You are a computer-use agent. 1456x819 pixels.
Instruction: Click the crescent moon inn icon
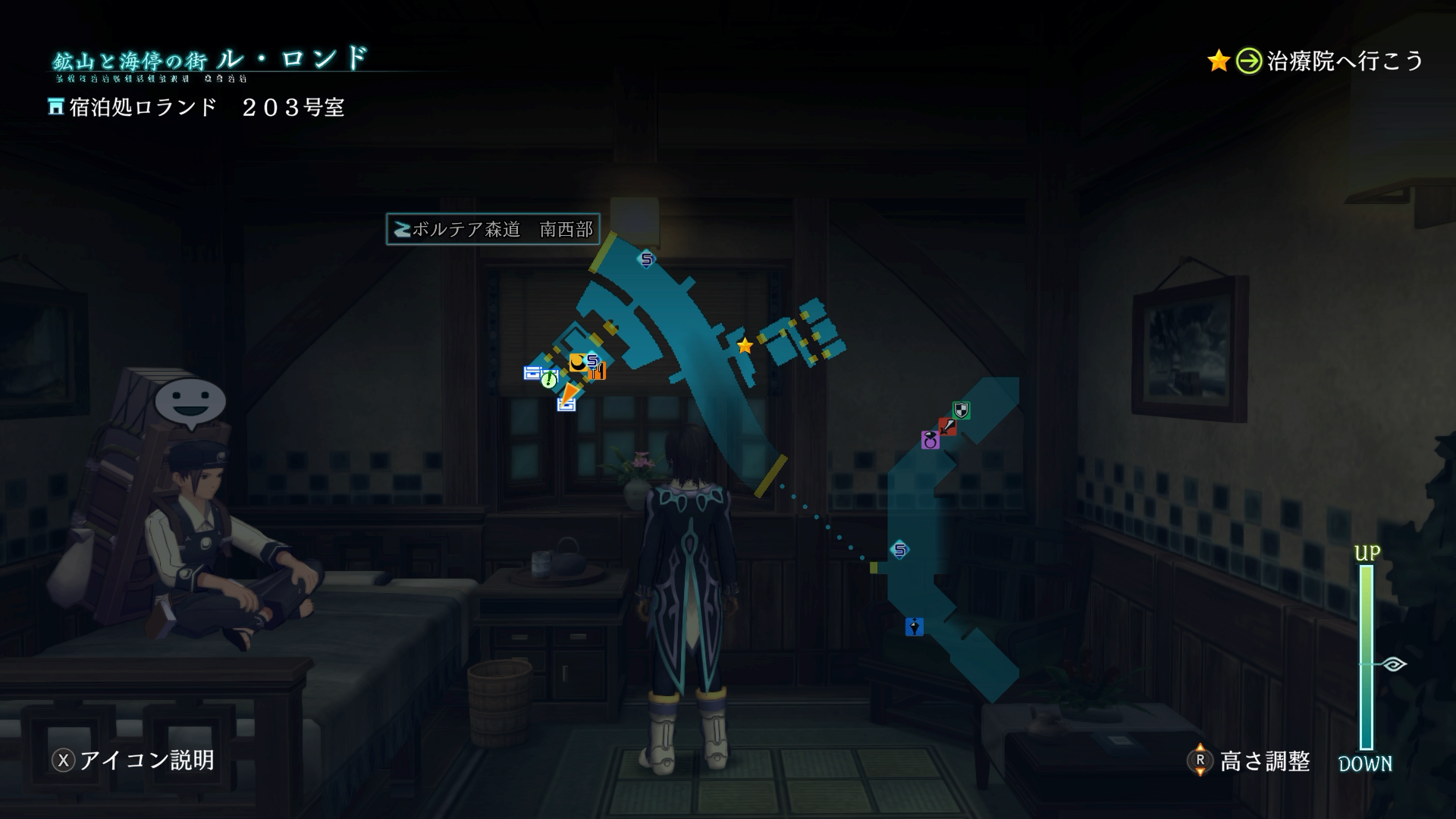(x=578, y=362)
